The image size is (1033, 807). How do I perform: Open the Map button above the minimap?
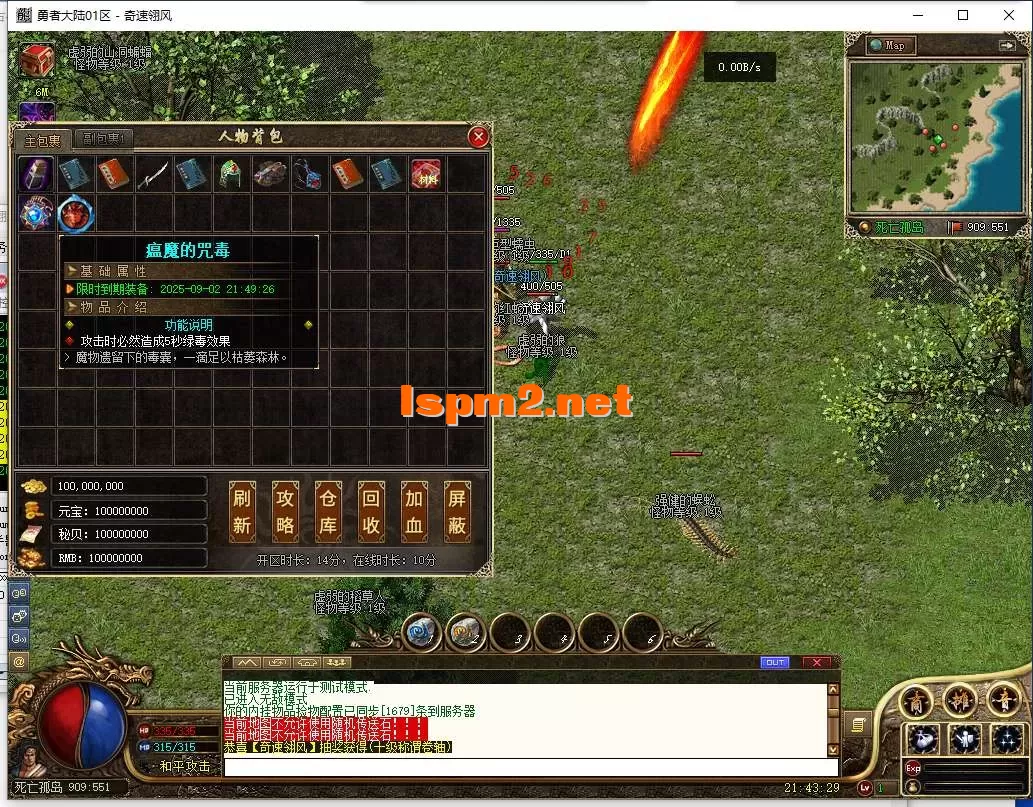[887, 46]
